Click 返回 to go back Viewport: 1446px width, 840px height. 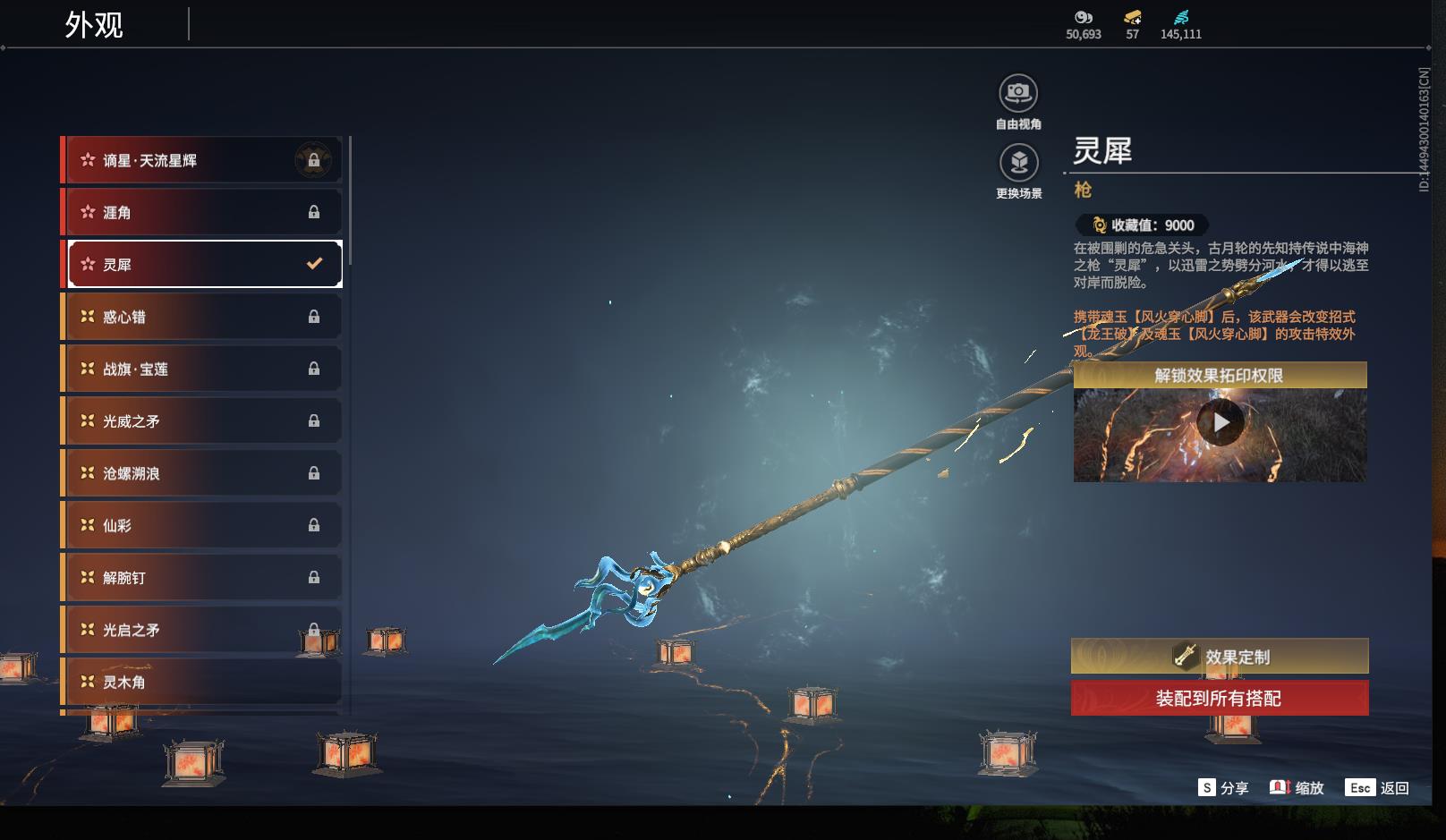pyautogui.click(x=1378, y=788)
